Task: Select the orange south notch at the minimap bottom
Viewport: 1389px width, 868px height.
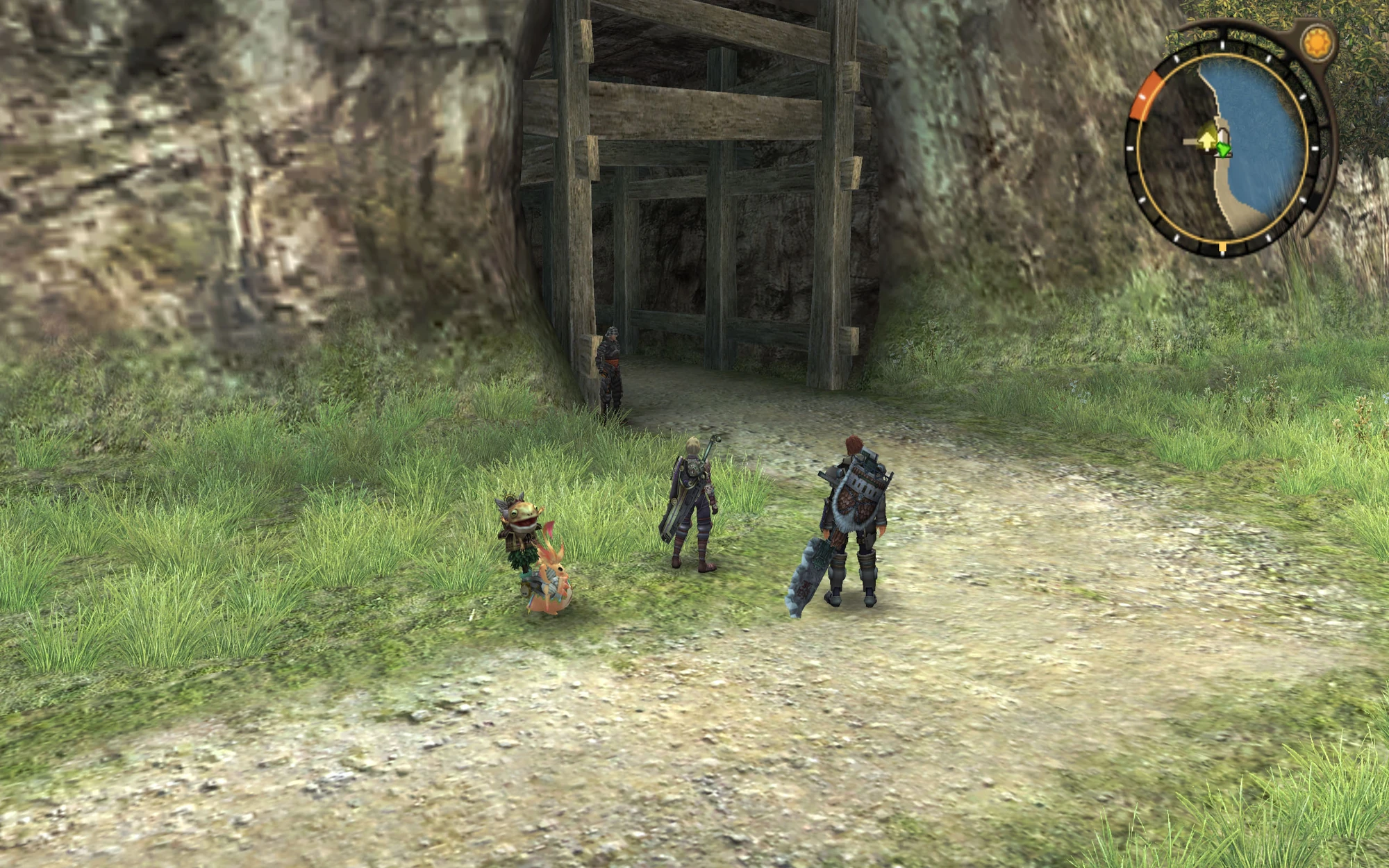Action: (x=1222, y=247)
